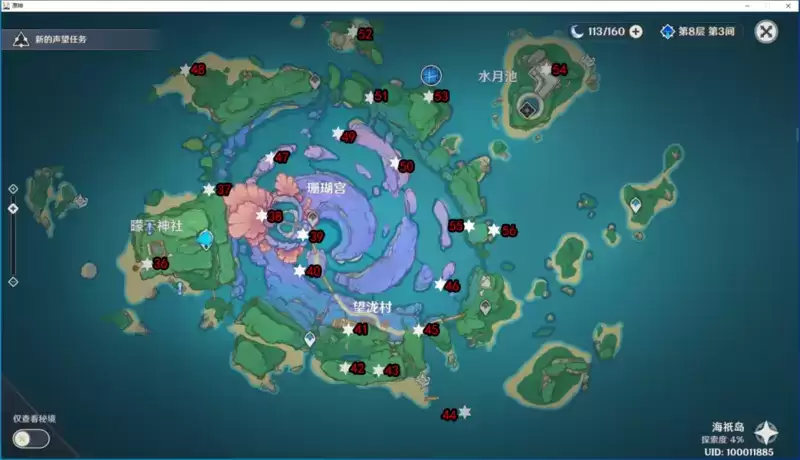Image resolution: width=800 pixels, height=460 pixels.
Task: Select the star pin numbered 48
Action: pos(185,69)
